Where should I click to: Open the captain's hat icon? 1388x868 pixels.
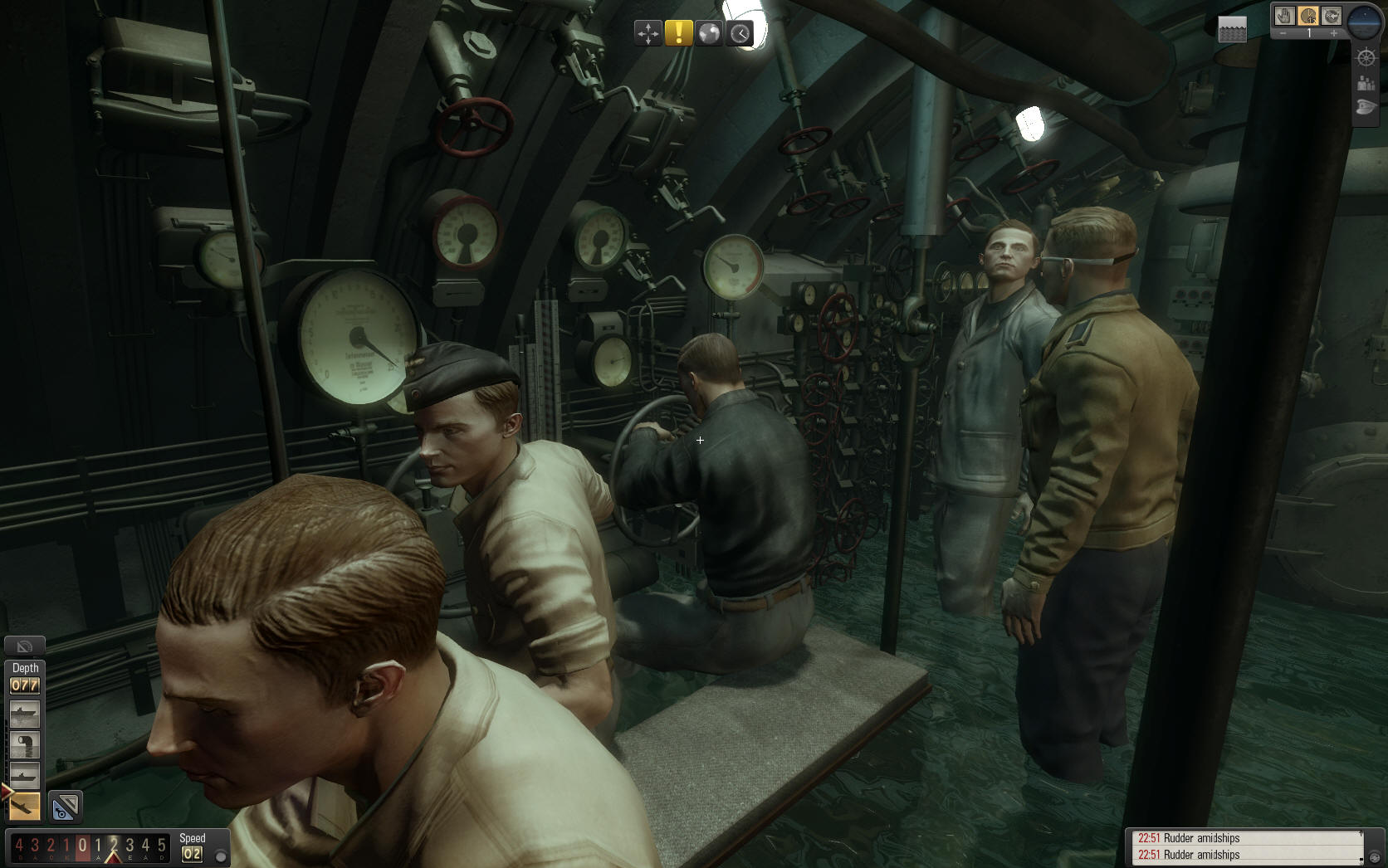(x=1366, y=108)
